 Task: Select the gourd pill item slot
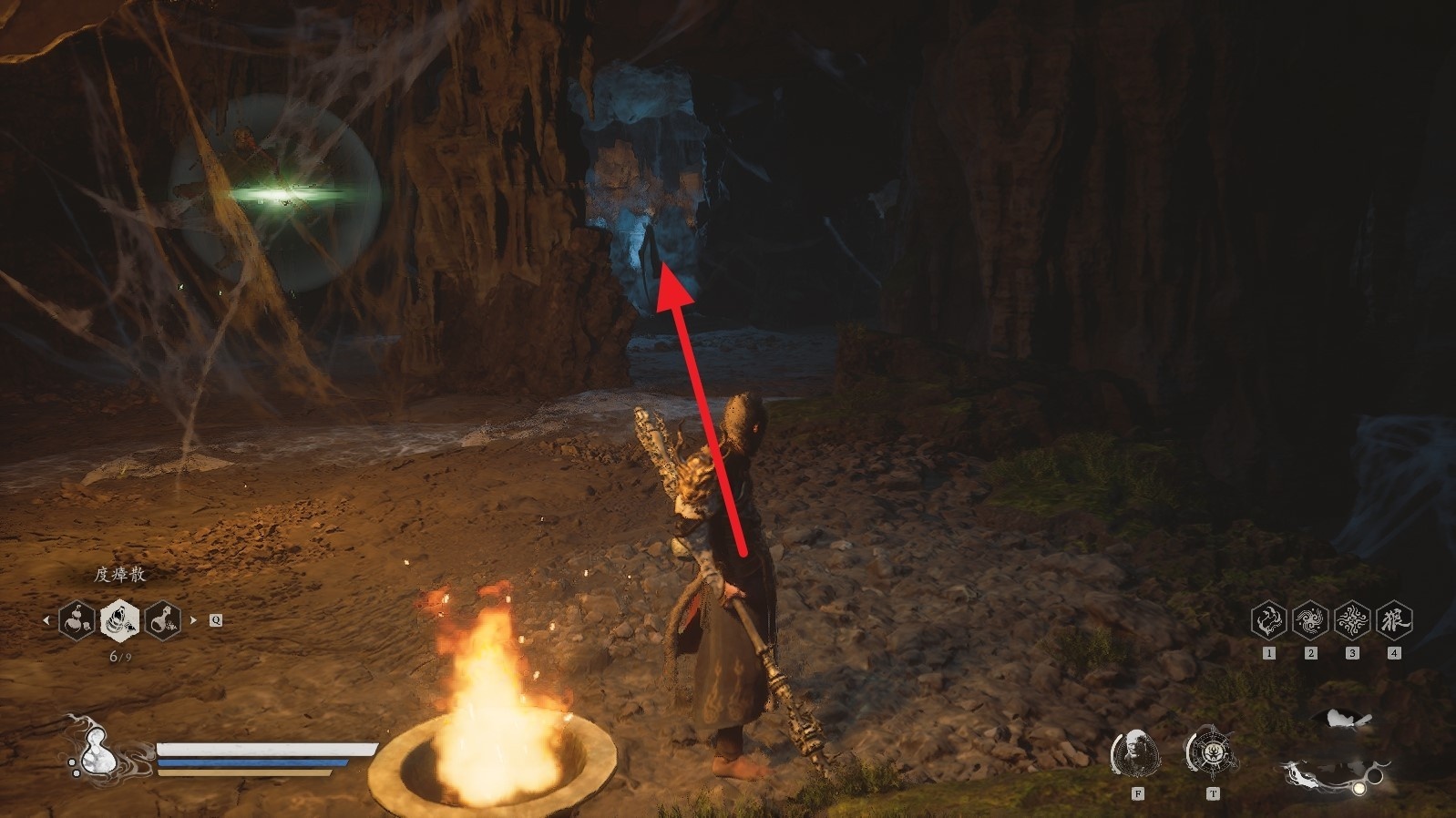77,620
